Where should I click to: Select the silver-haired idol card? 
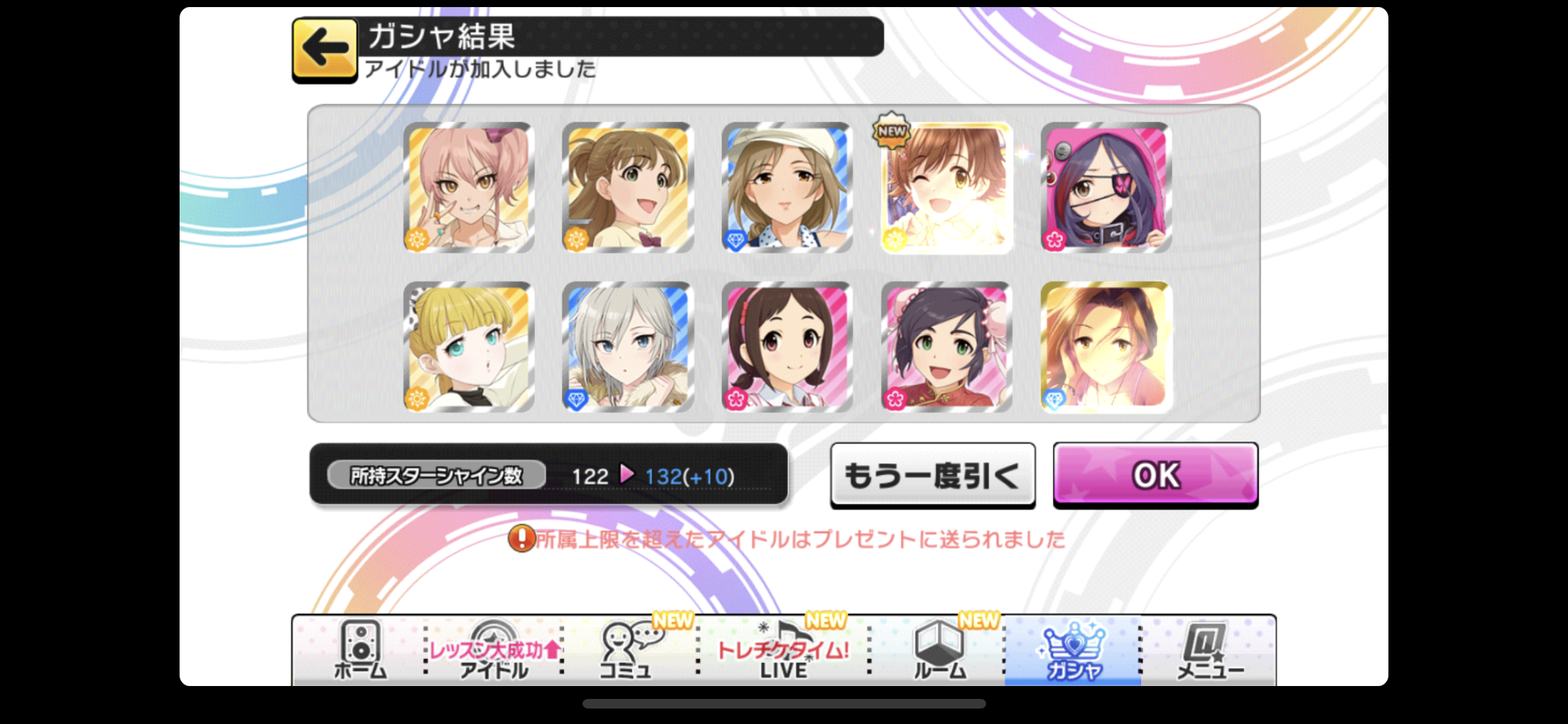tap(628, 346)
